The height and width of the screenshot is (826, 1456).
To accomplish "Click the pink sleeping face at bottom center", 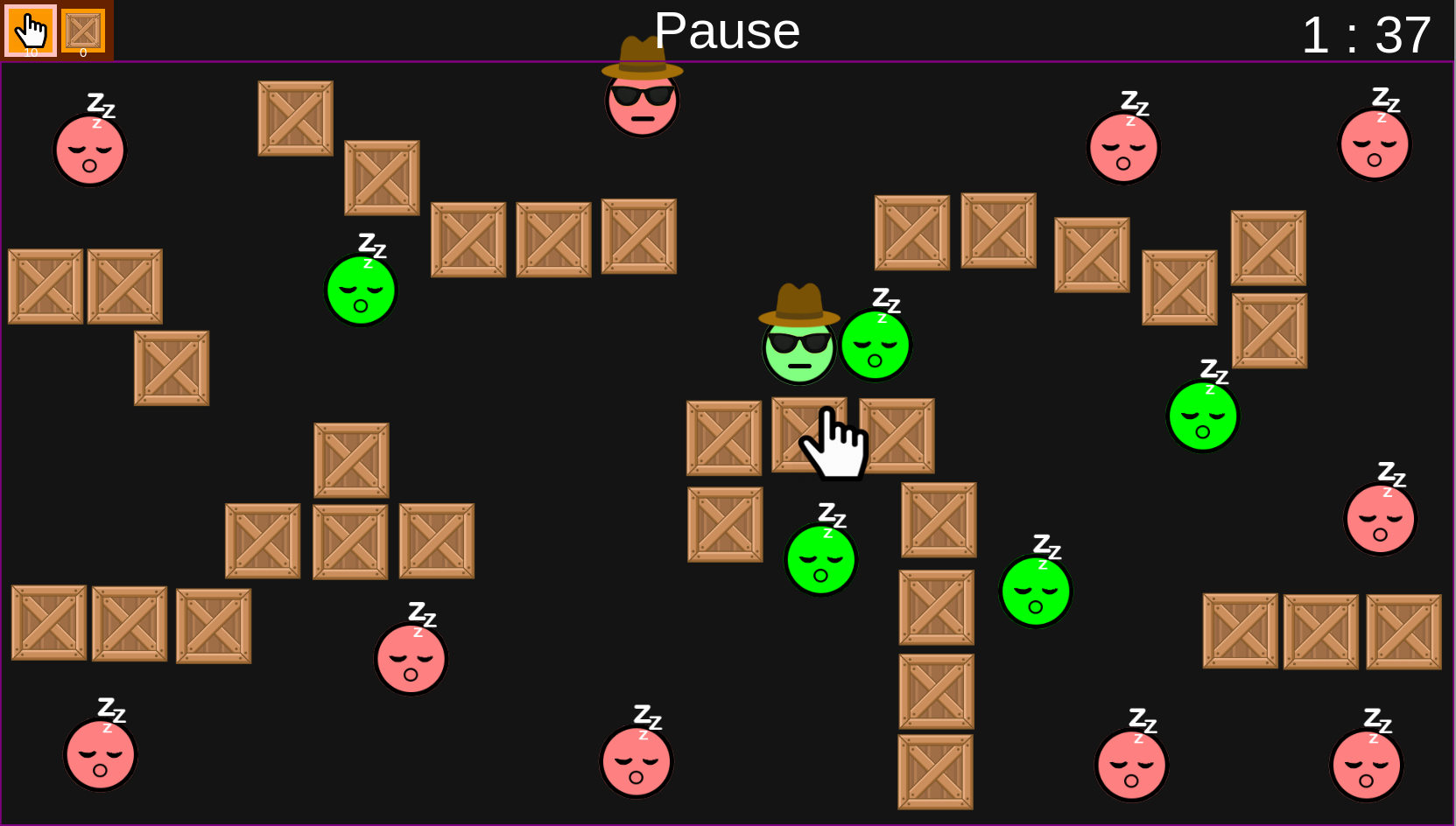I will point(637,760).
